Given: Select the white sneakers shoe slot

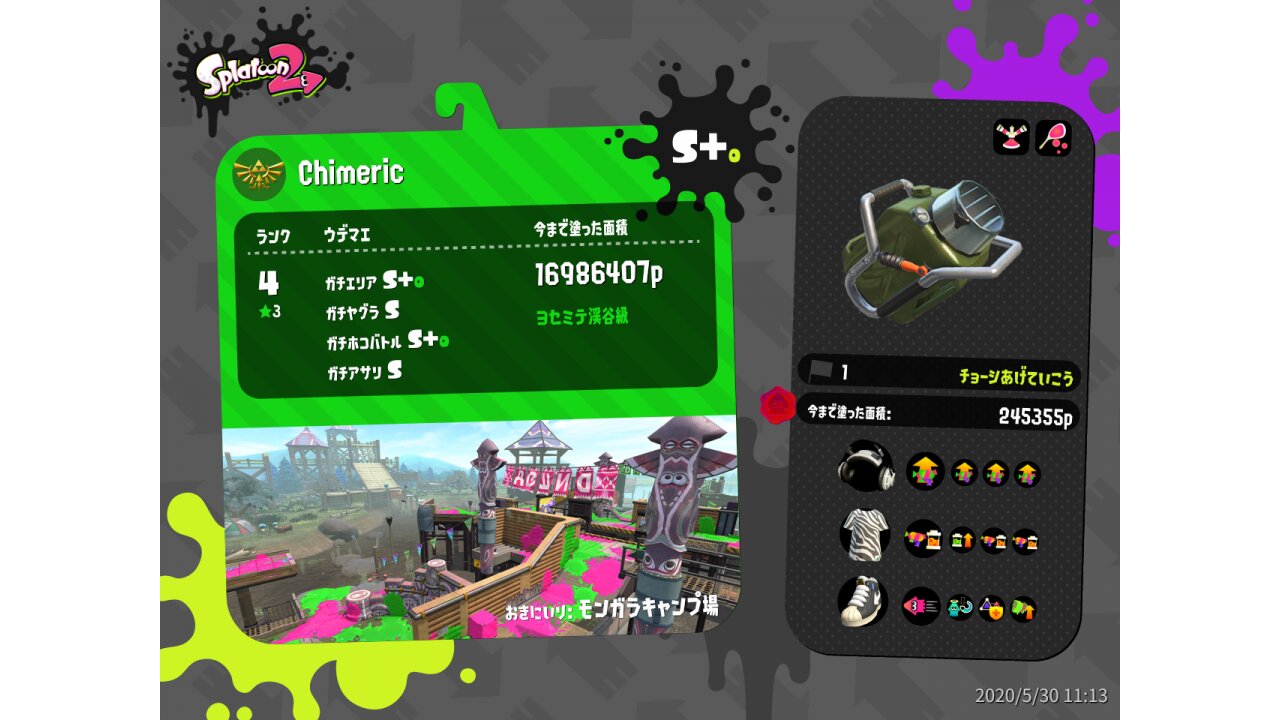Looking at the screenshot, I should pos(862,601).
